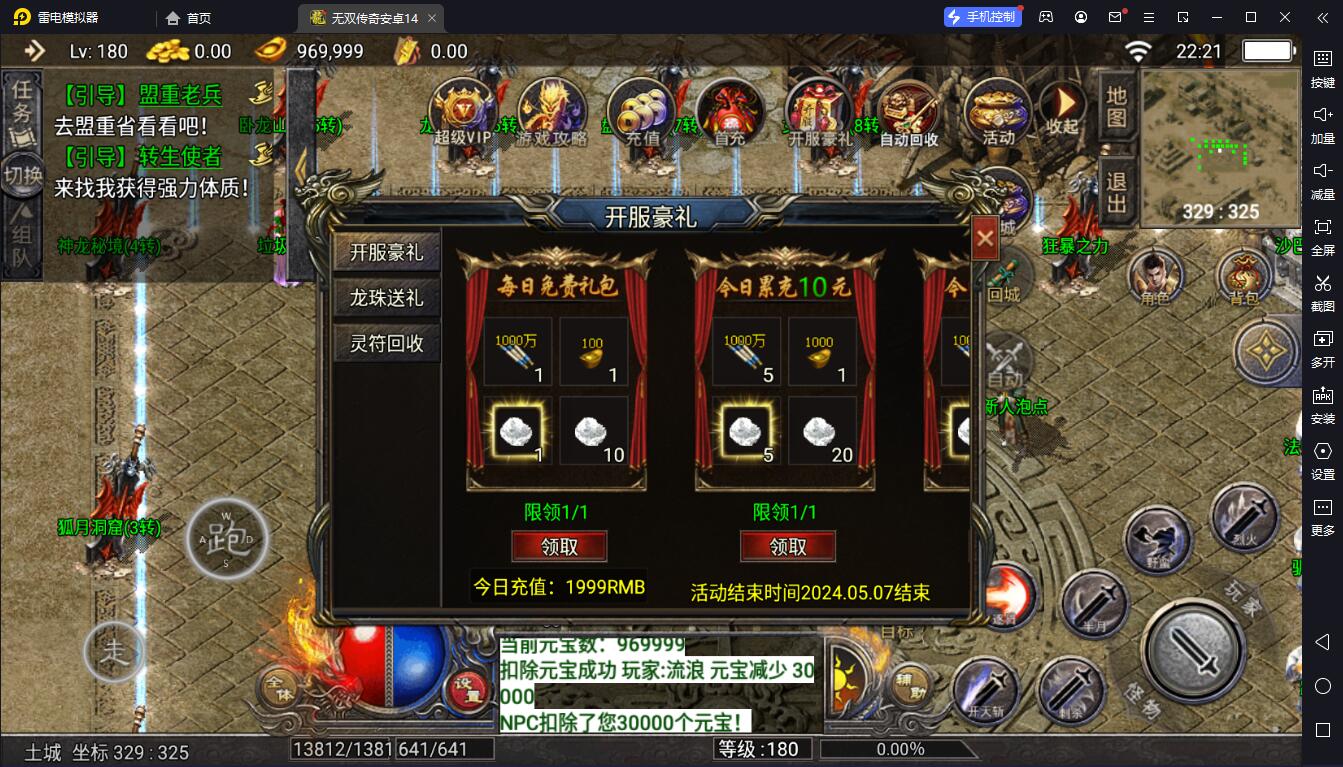Open the 活动 events icon
The image size is (1343, 767).
tap(997, 111)
